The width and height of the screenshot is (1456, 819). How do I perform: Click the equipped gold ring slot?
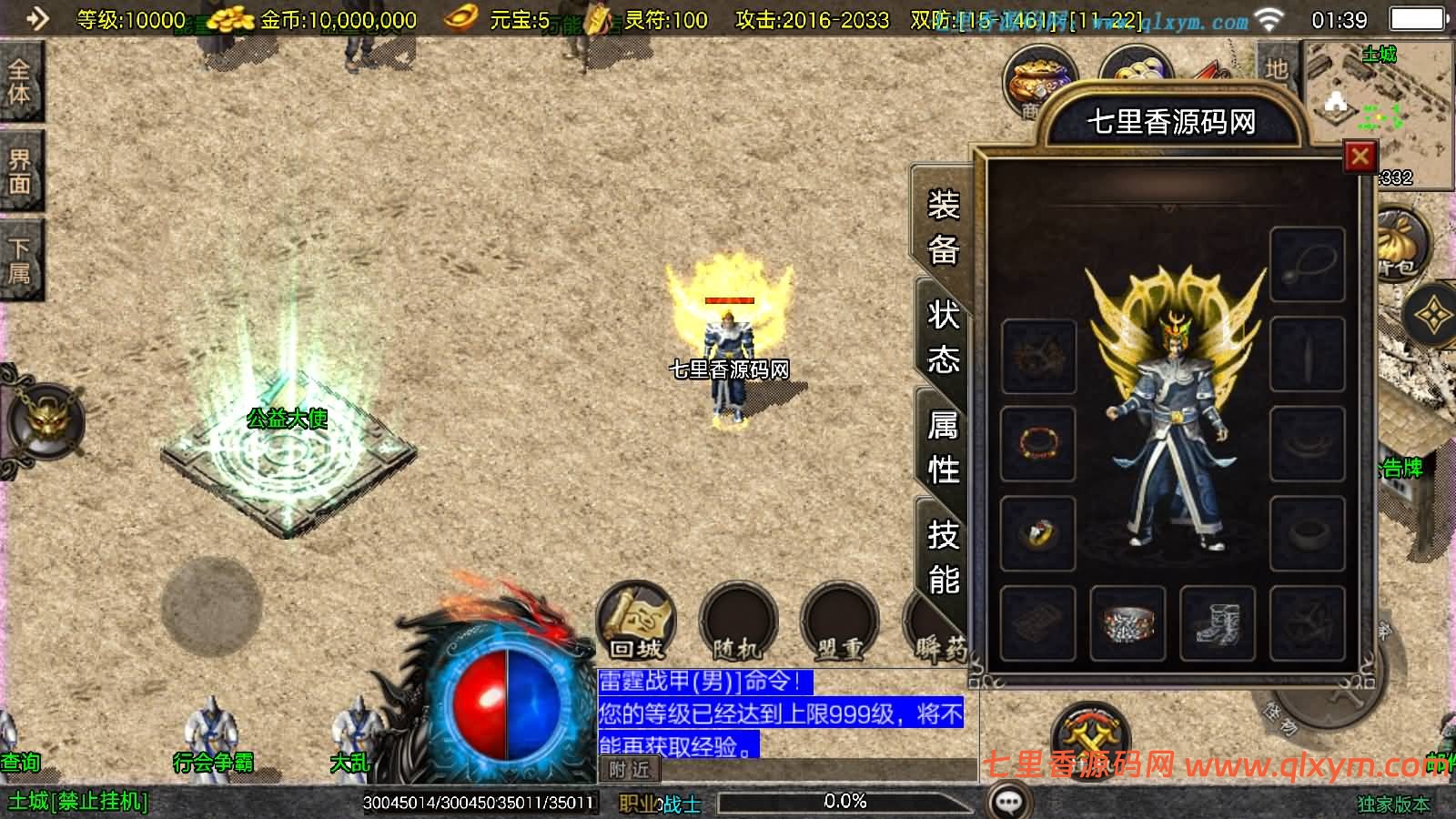[1037, 533]
